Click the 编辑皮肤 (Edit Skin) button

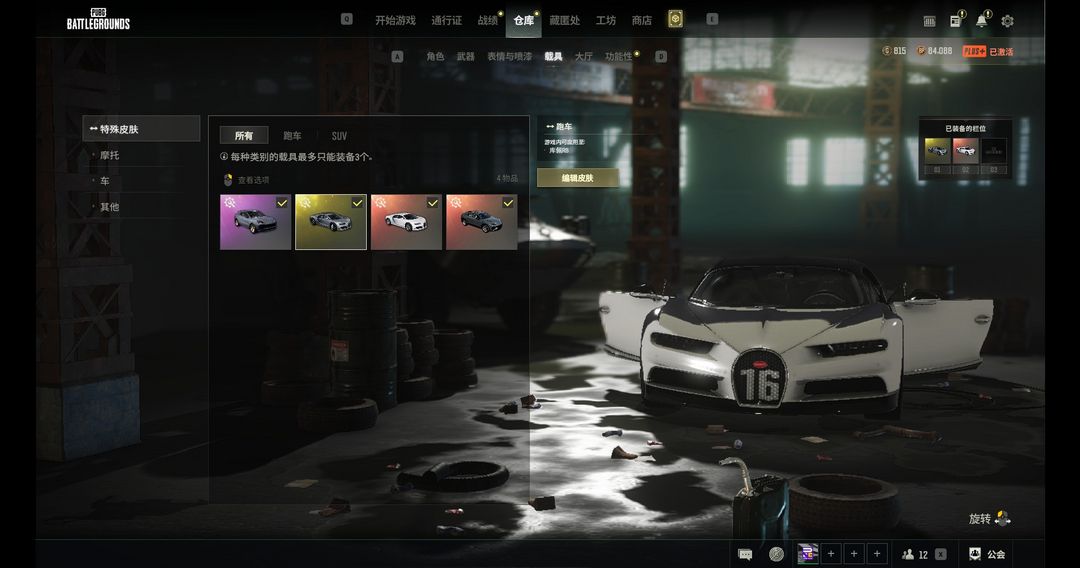[577, 178]
